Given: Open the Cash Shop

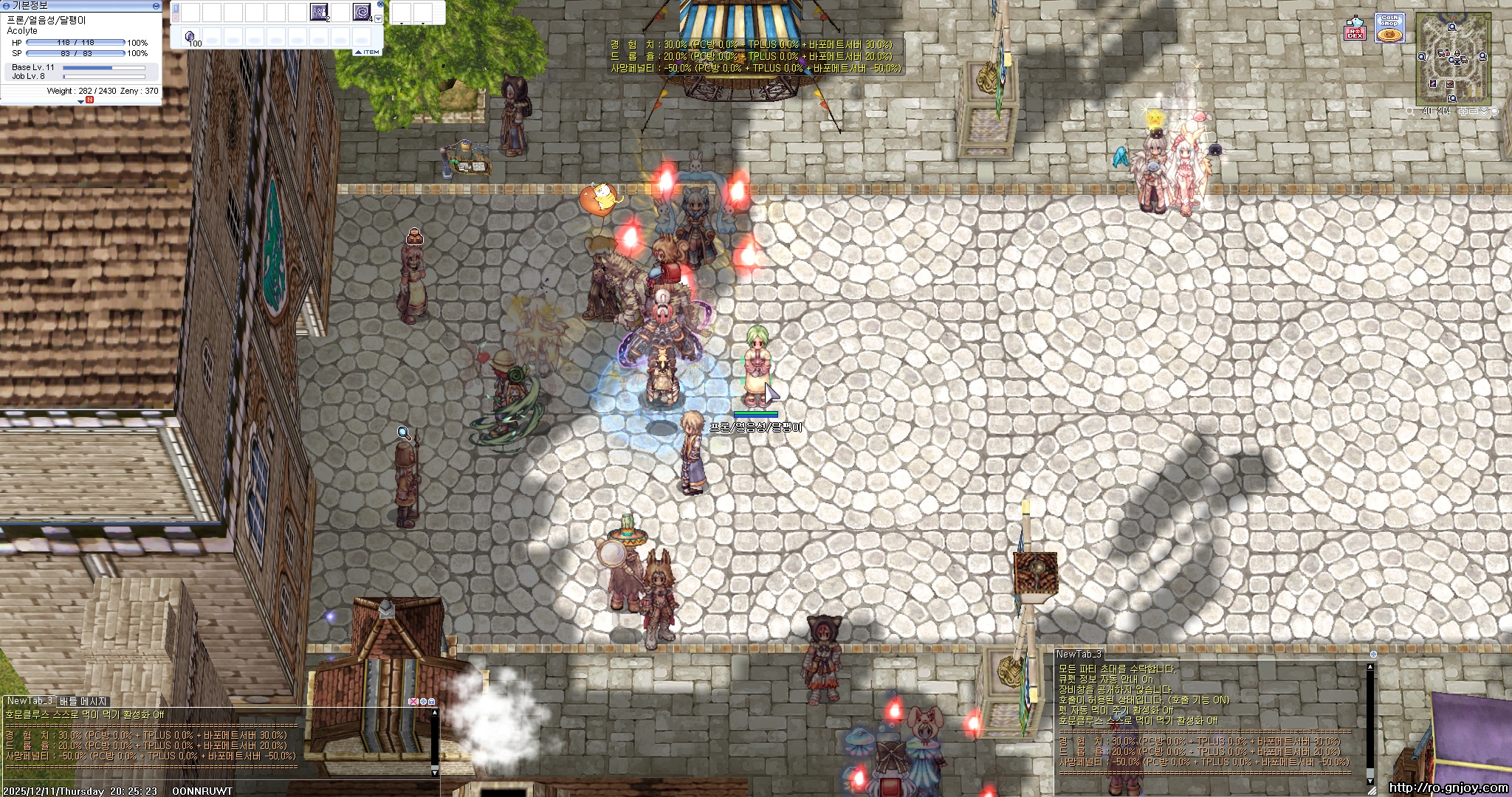Looking at the screenshot, I should click(1389, 28).
